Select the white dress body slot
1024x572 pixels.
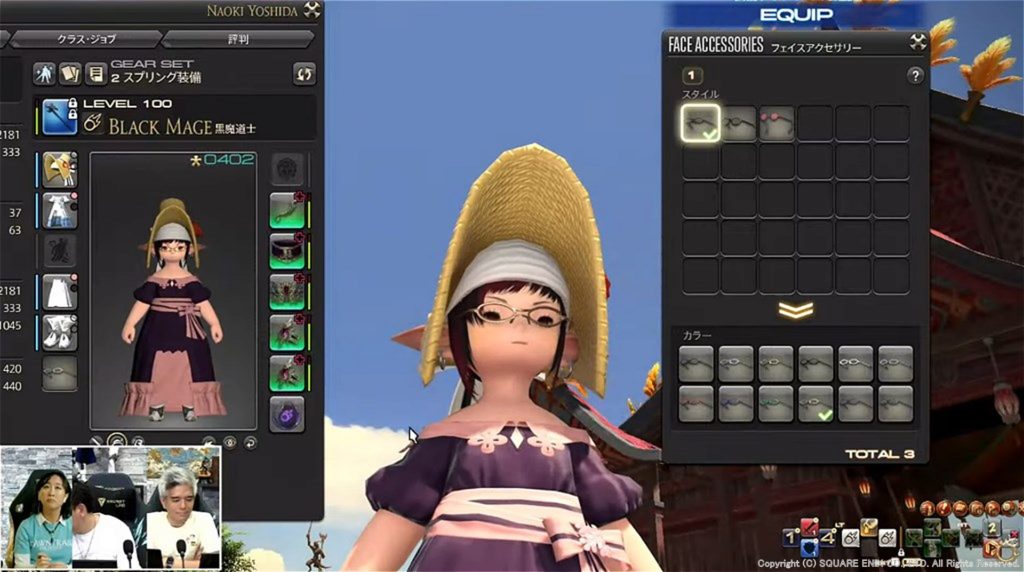click(60, 210)
